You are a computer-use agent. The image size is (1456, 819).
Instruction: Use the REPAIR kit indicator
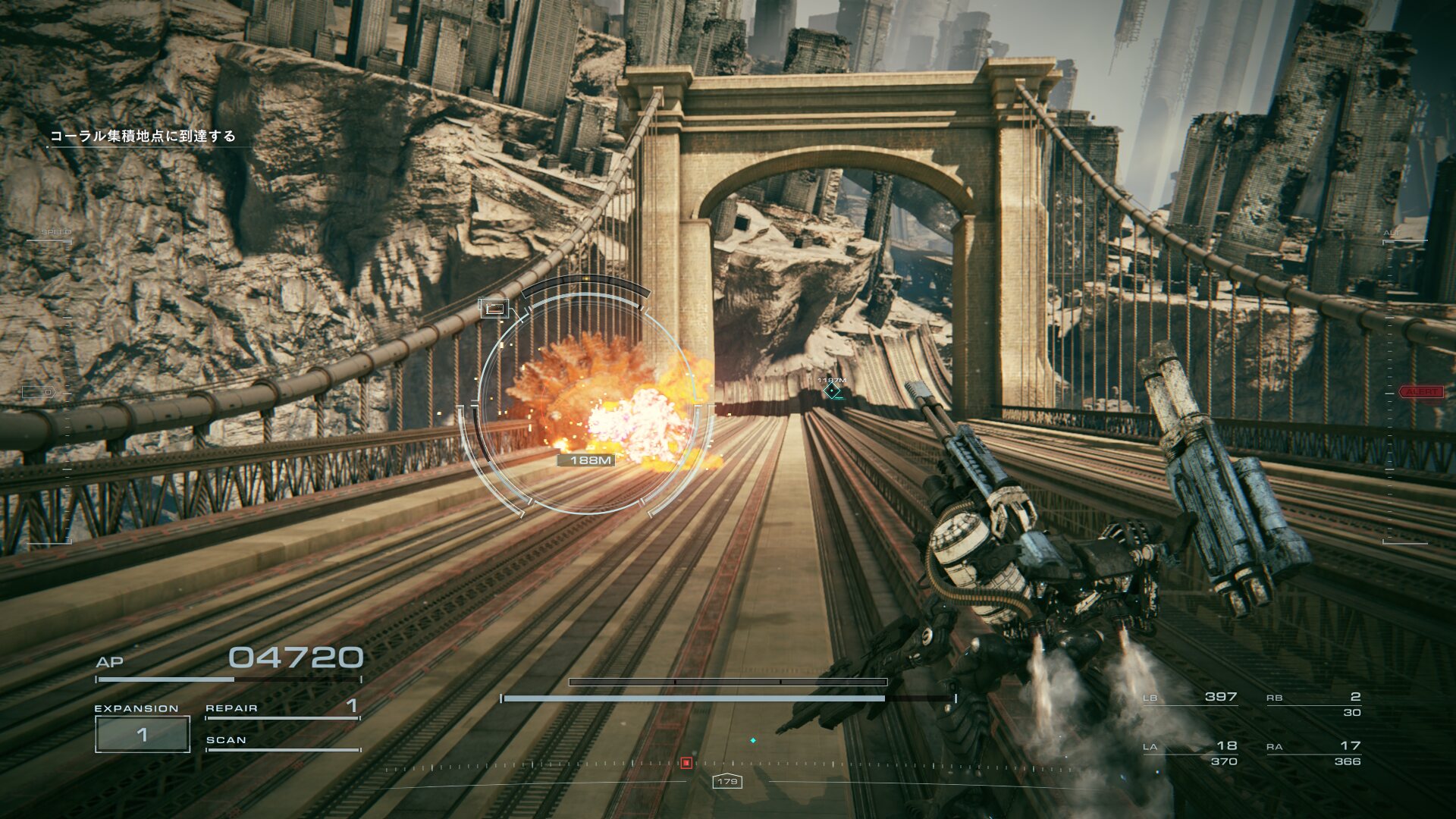pyautogui.click(x=281, y=708)
